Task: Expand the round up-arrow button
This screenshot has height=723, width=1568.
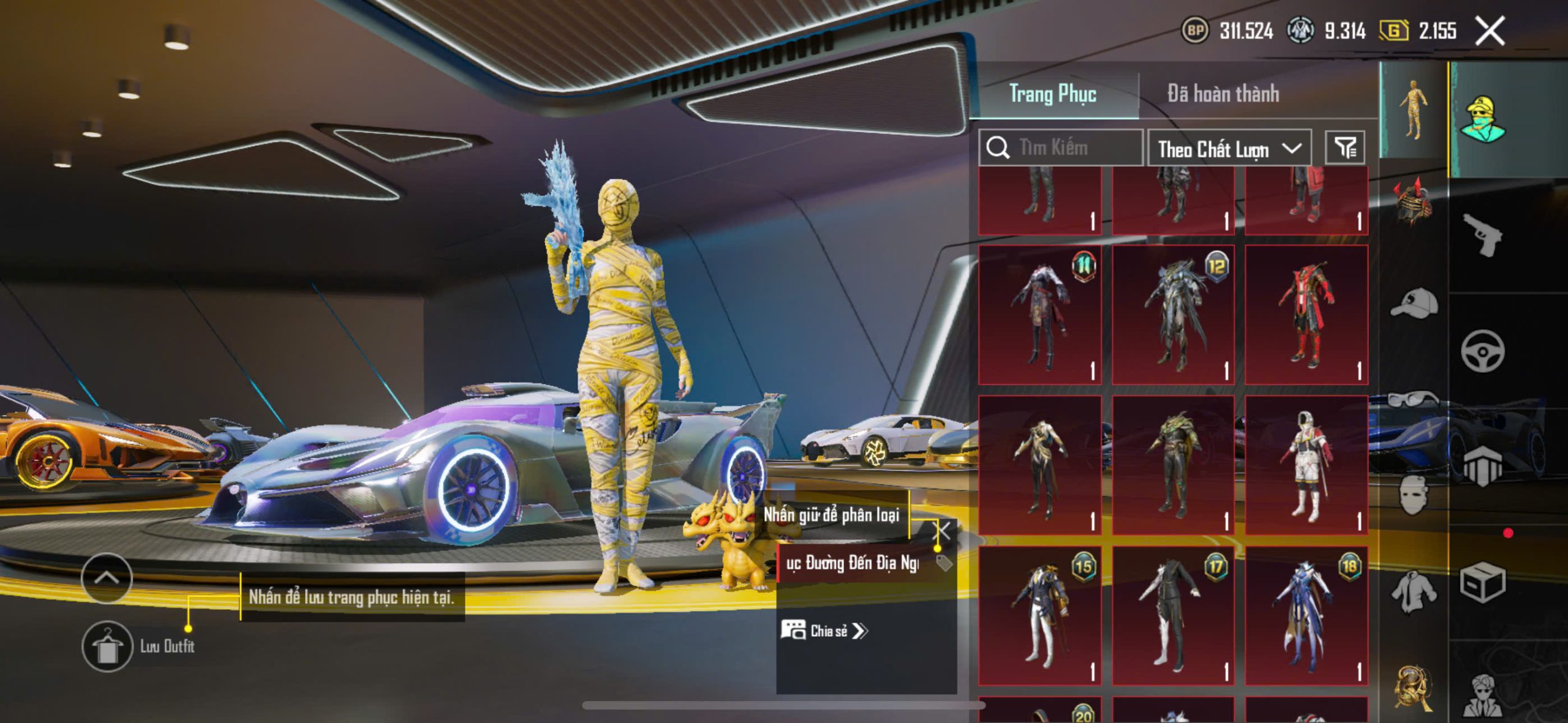Action: click(107, 578)
